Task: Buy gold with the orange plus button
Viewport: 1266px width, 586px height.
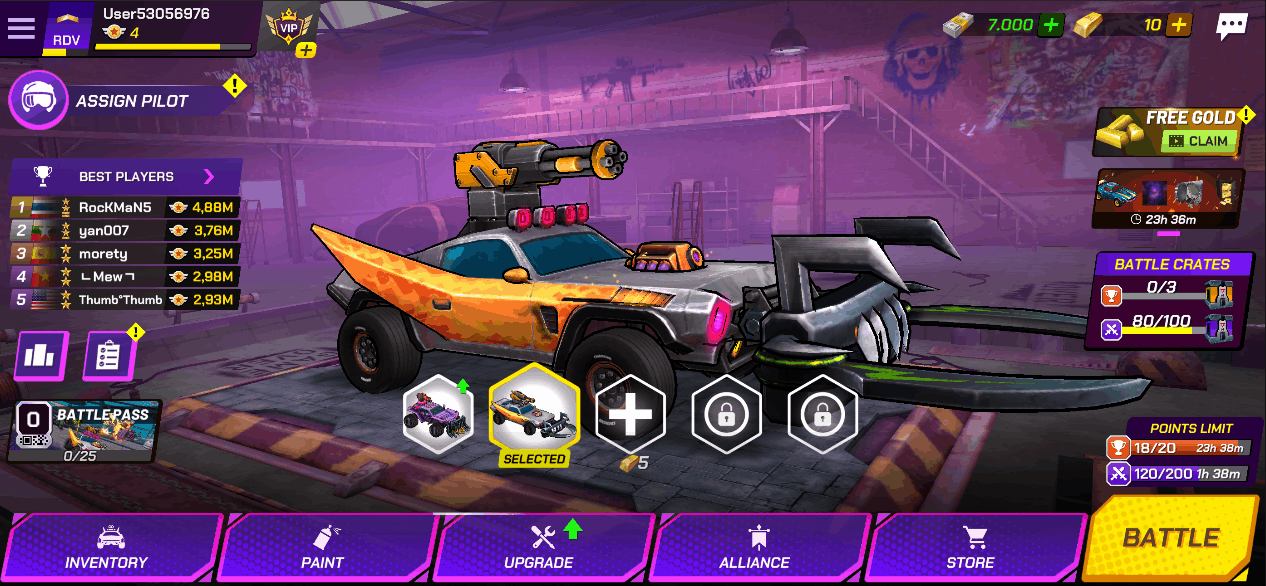Action: click(1179, 25)
